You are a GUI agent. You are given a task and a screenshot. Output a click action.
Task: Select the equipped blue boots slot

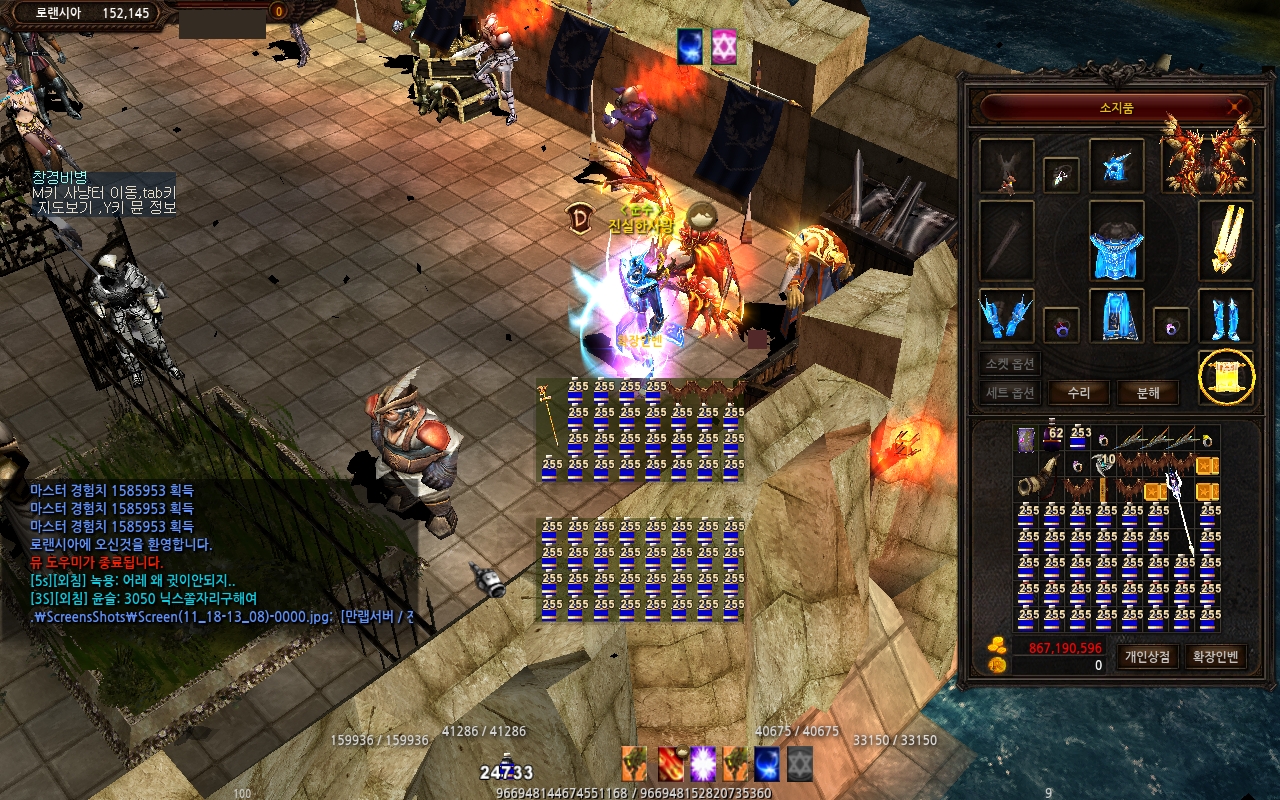1225,316
